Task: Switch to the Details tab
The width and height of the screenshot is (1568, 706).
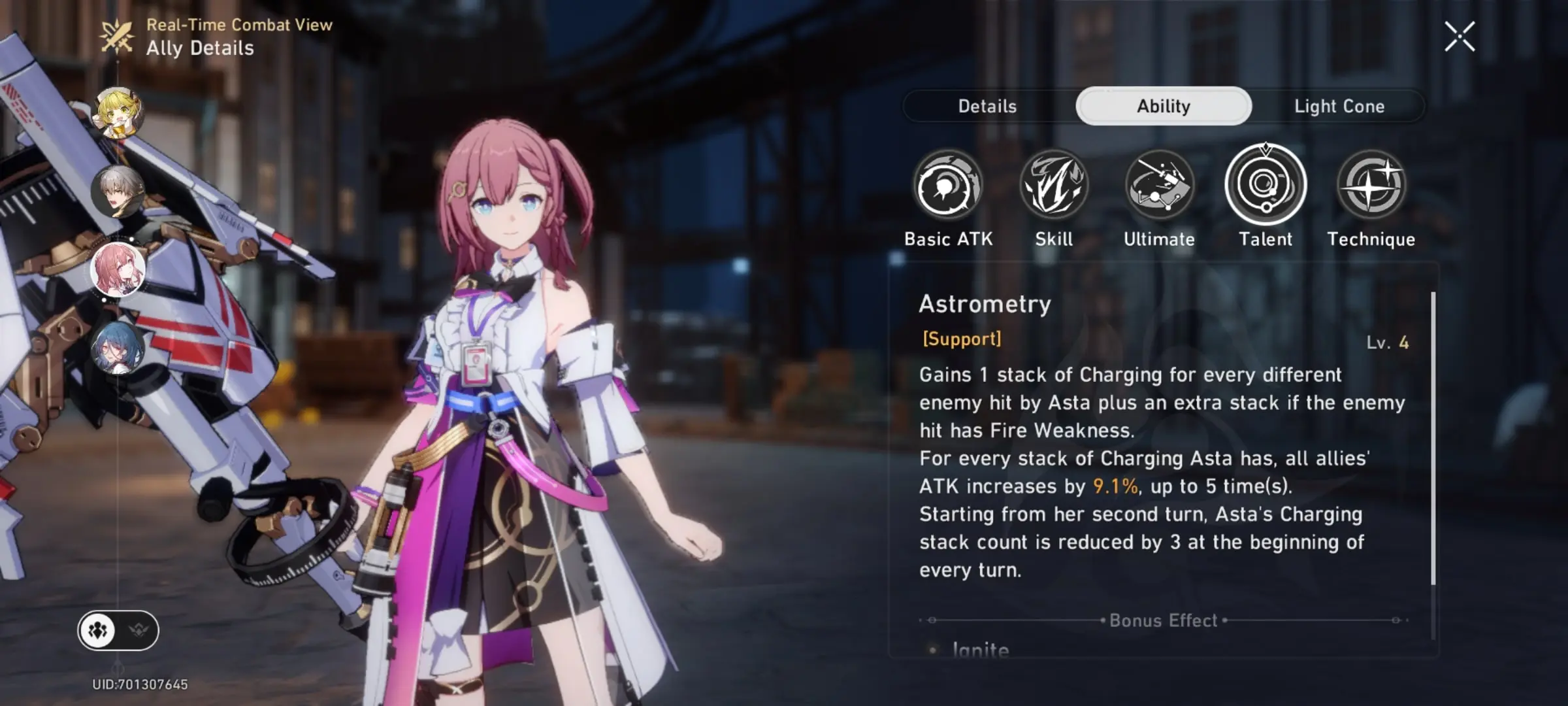Action: [x=987, y=106]
